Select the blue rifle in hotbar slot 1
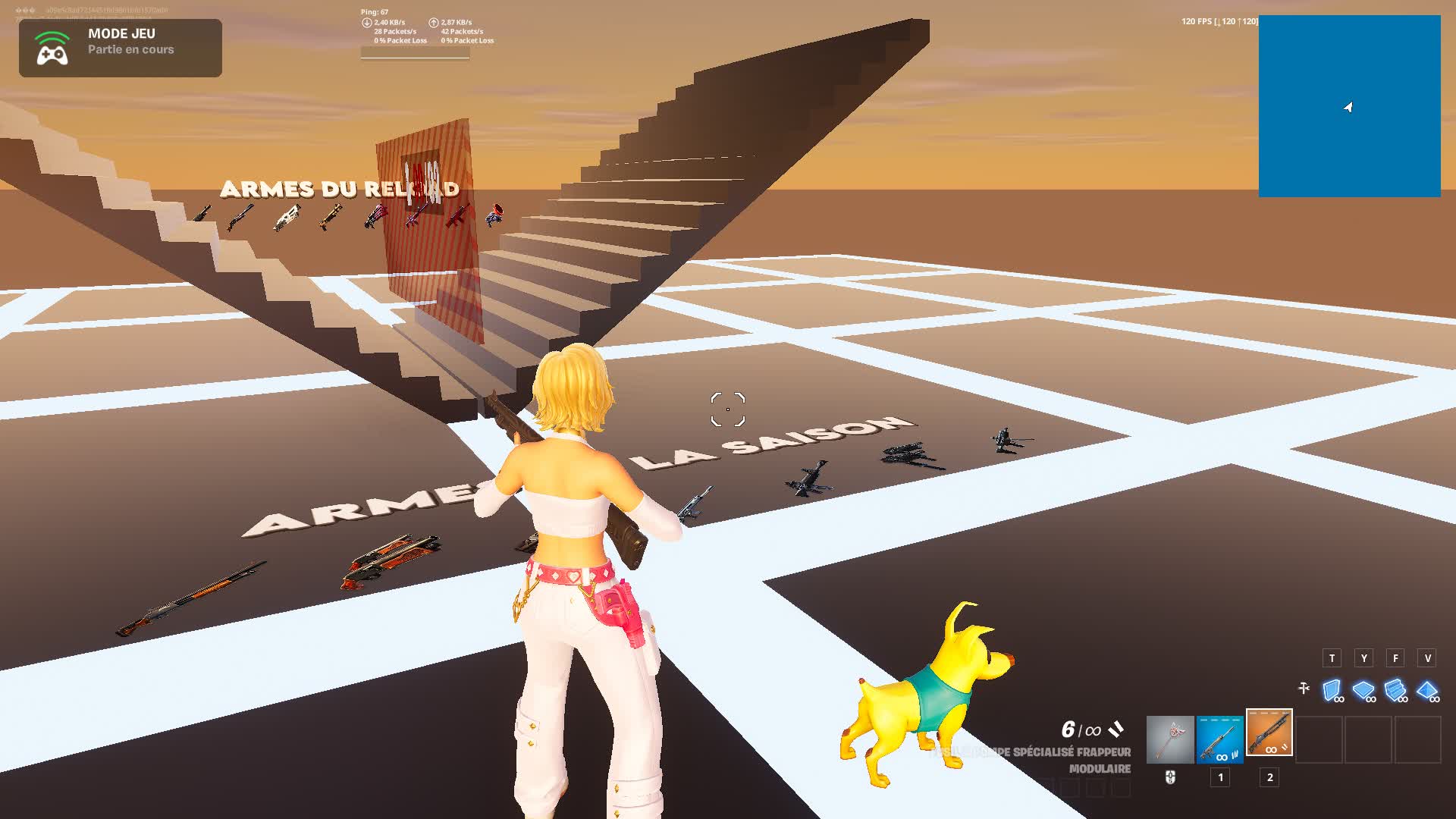 pyautogui.click(x=1220, y=740)
